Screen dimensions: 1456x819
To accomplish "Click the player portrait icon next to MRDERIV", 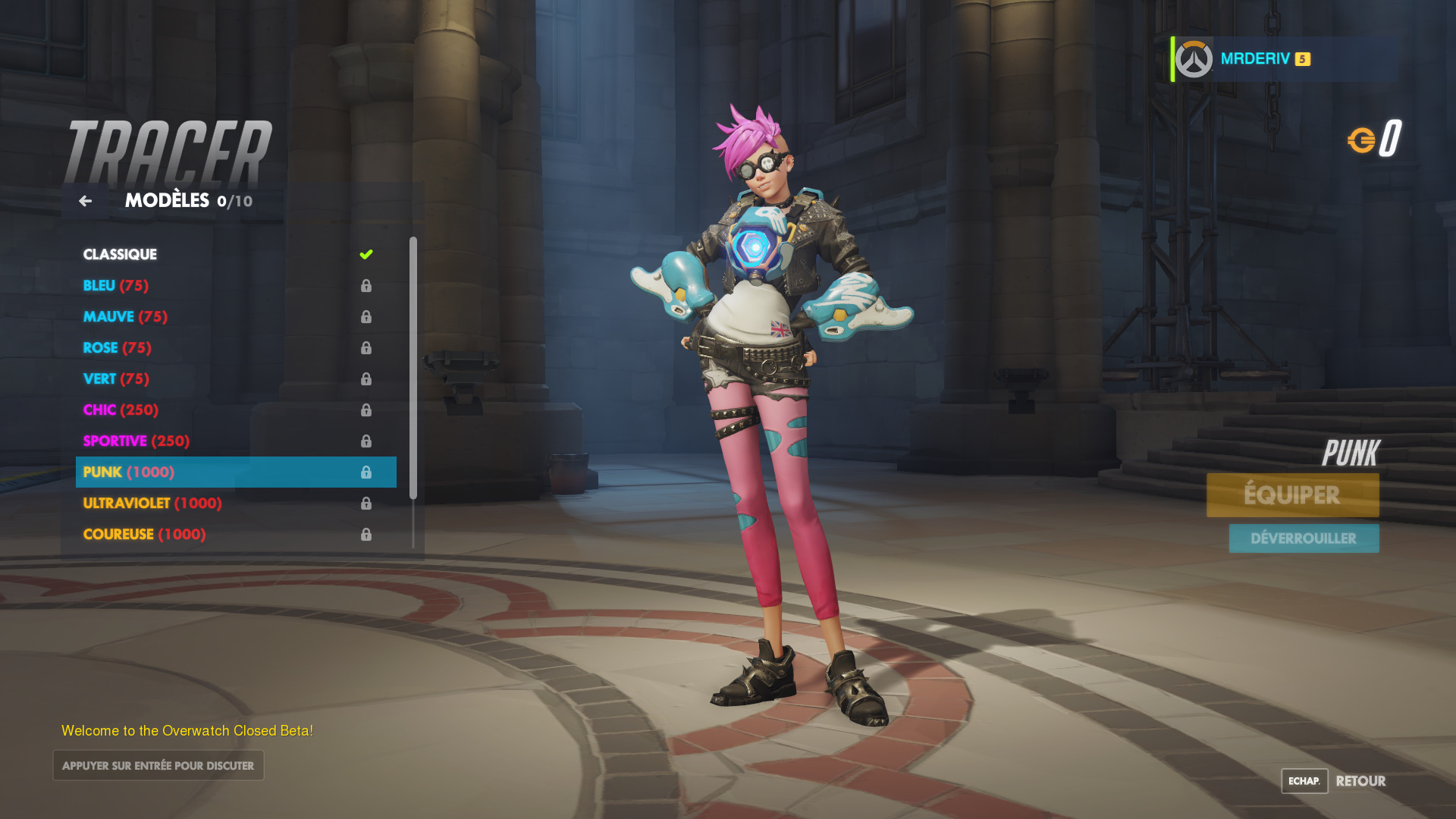I will point(1193,58).
